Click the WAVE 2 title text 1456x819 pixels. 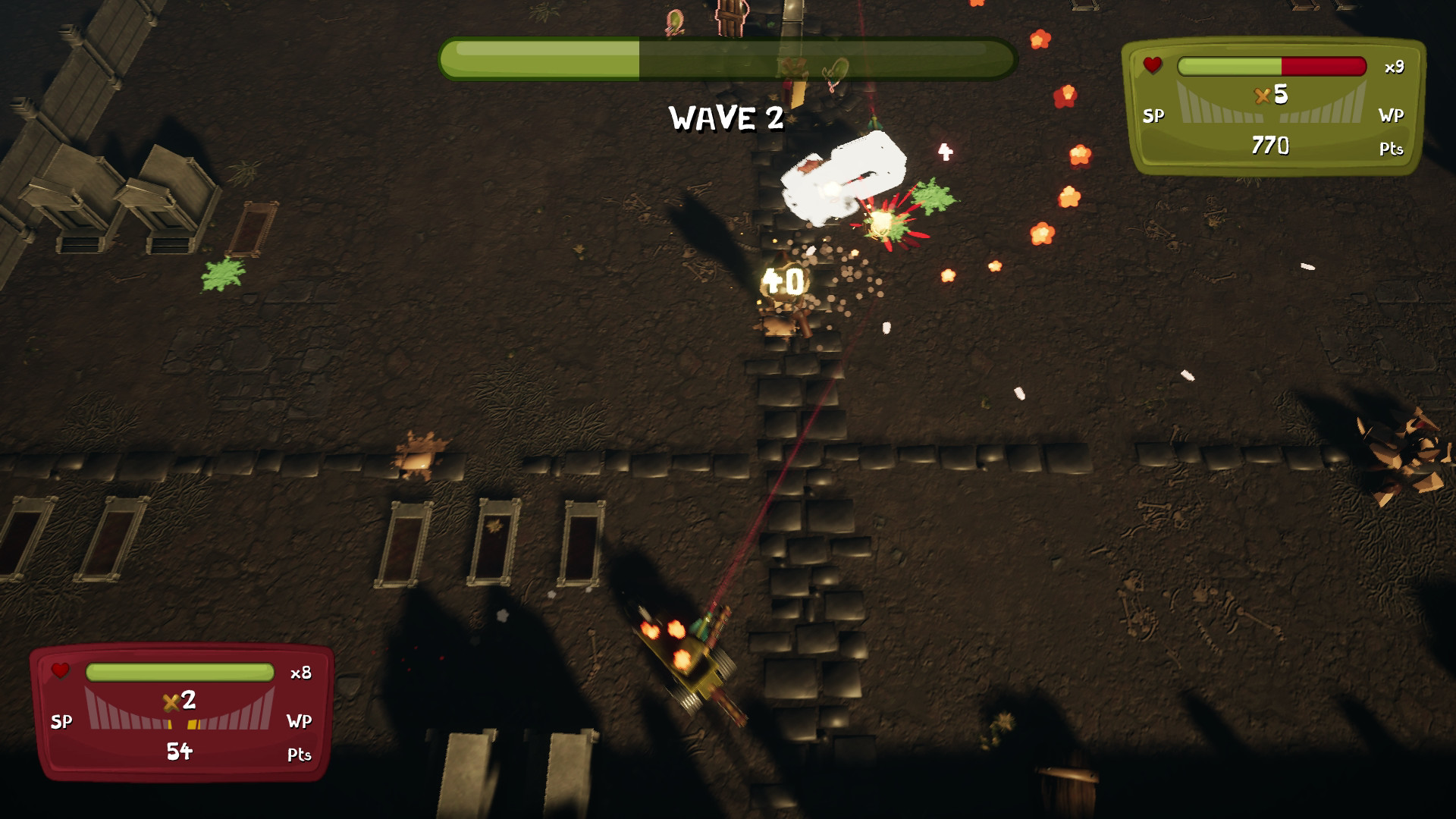[724, 116]
